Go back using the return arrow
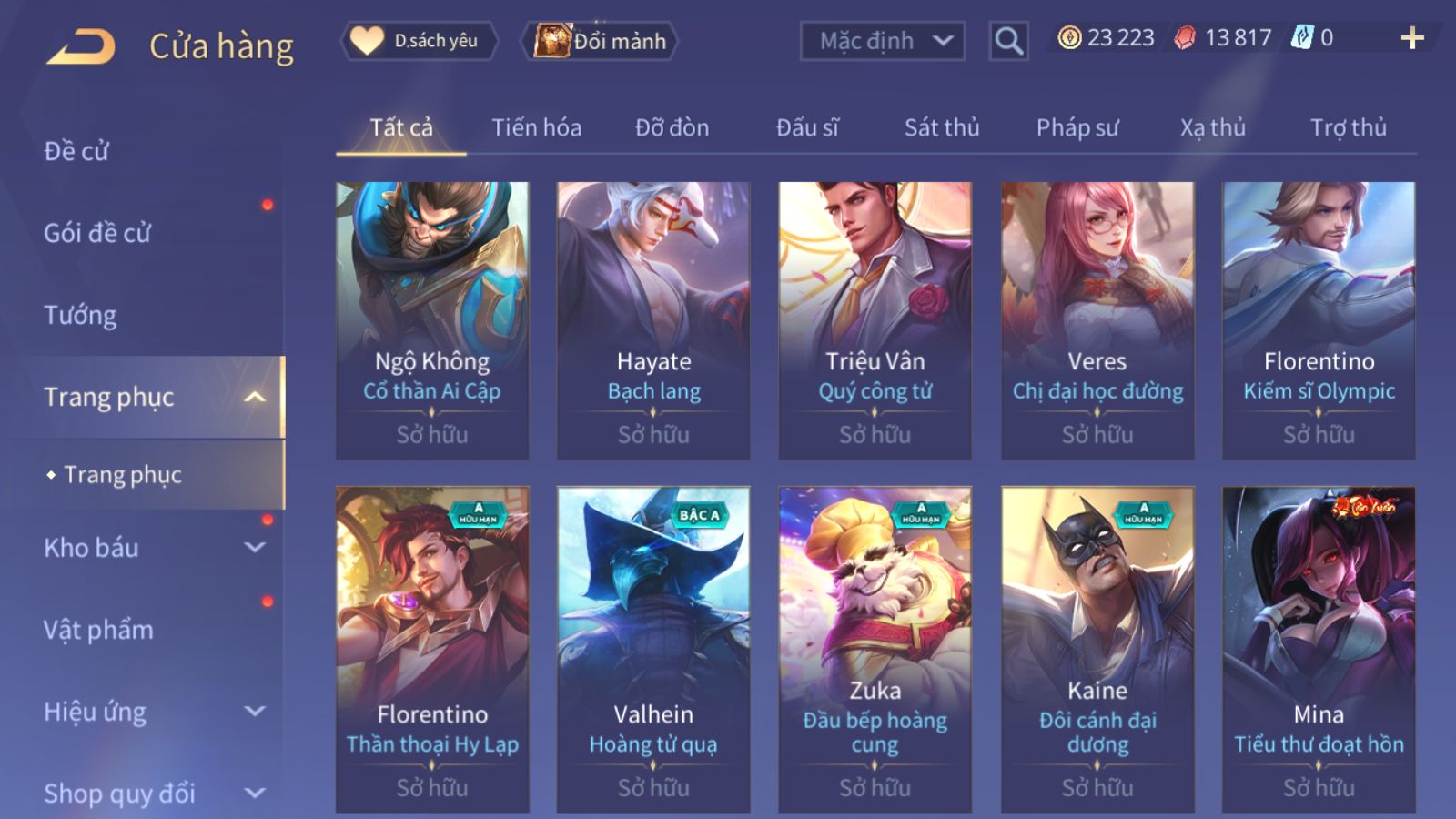 [x=81, y=45]
